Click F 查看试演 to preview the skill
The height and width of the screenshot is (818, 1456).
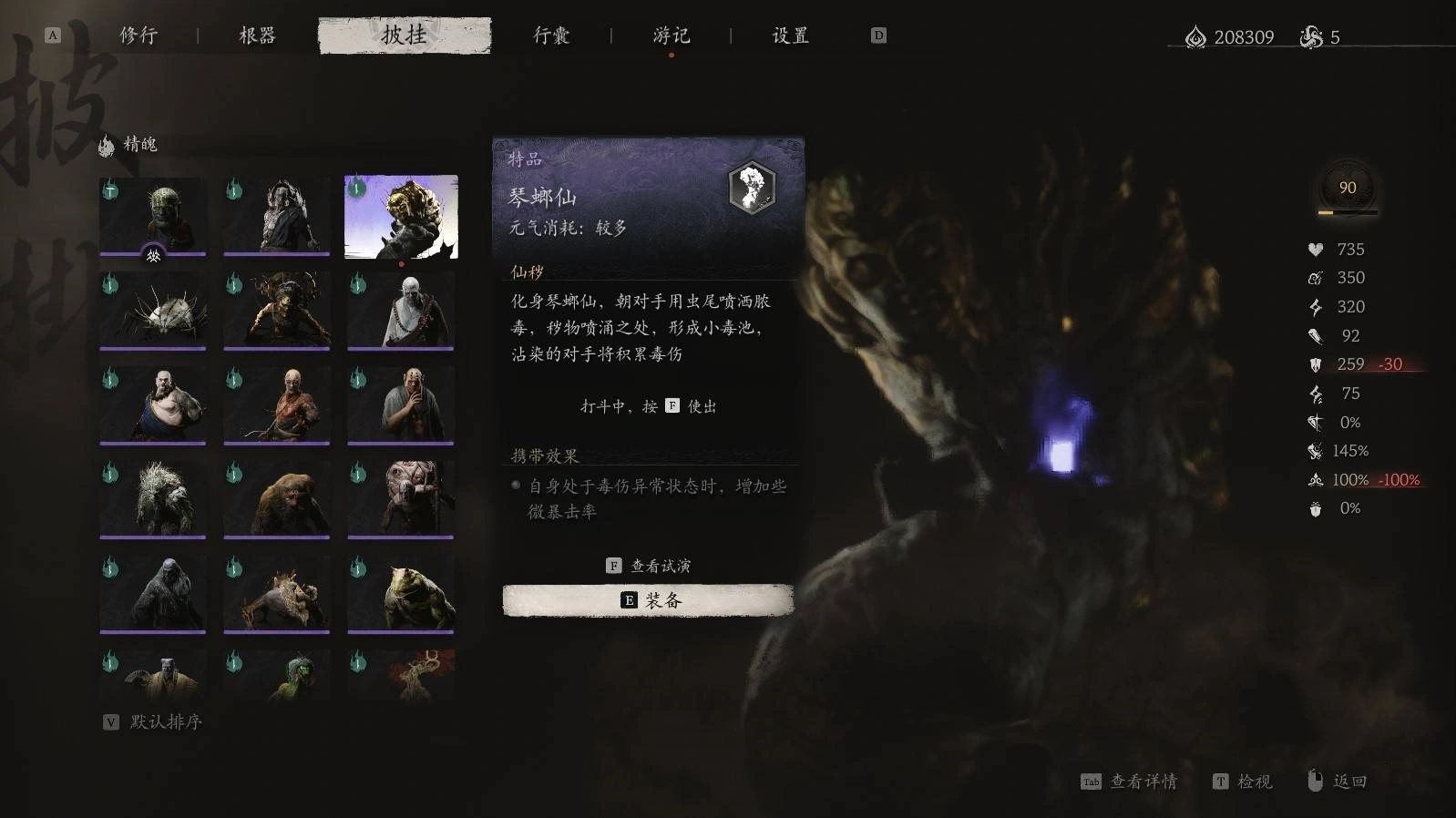point(649,565)
